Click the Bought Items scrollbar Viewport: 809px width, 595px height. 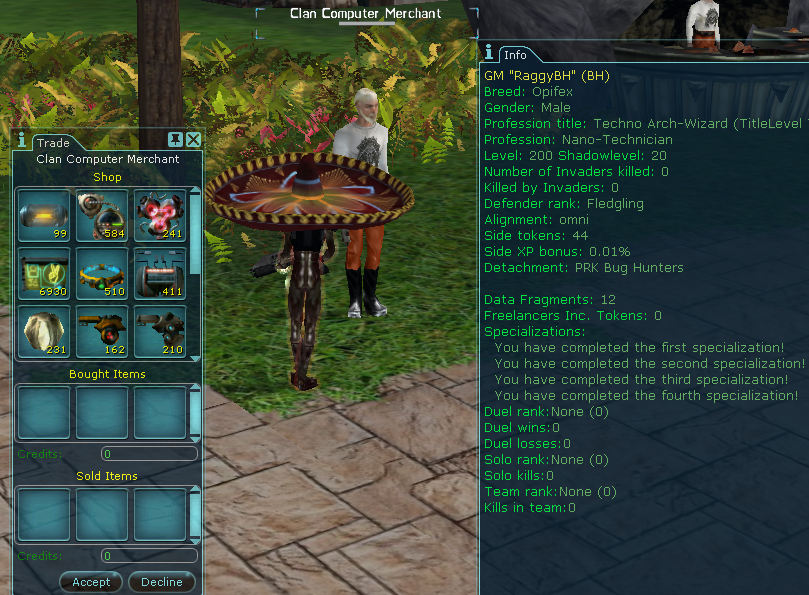click(195, 410)
